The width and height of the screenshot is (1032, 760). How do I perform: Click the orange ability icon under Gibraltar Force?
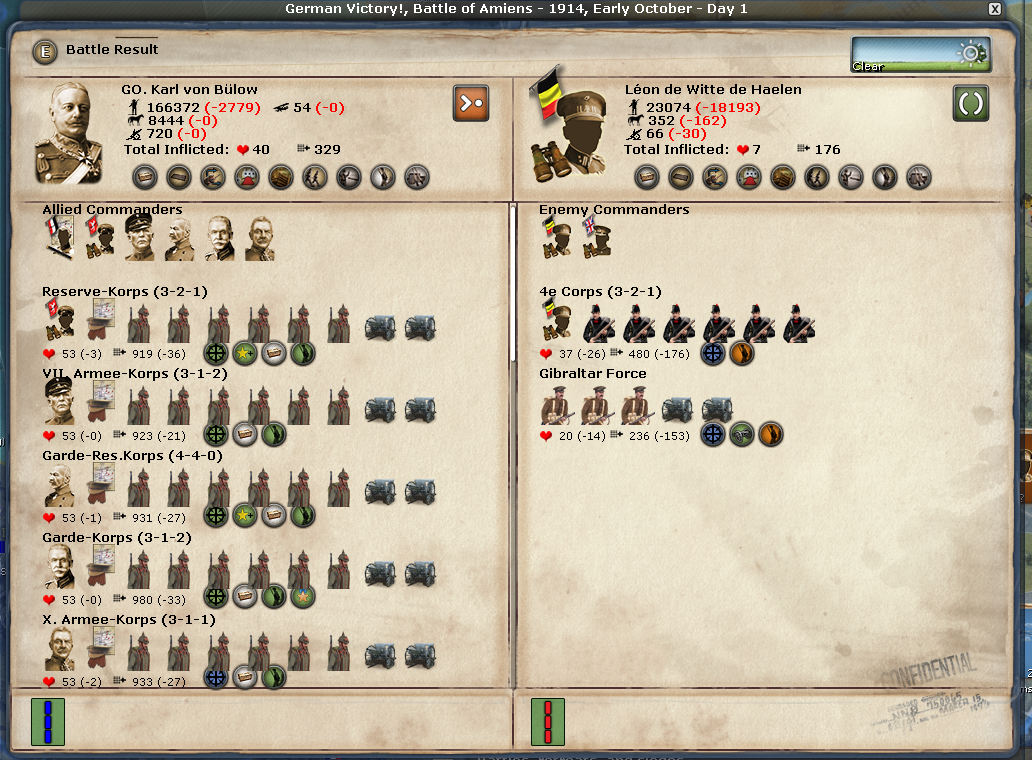[770, 434]
